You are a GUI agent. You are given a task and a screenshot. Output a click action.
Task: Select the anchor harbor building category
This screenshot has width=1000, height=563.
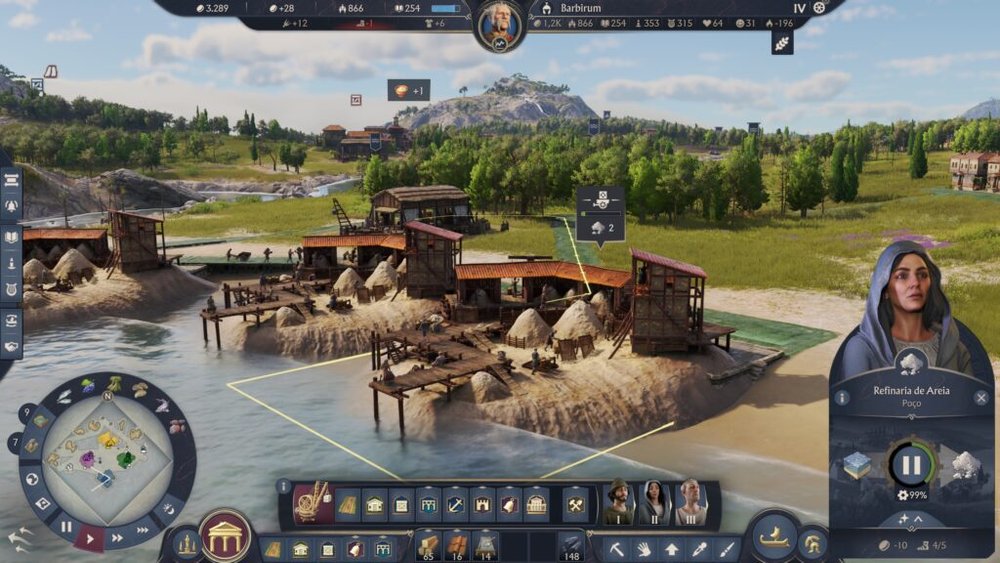tap(455, 505)
